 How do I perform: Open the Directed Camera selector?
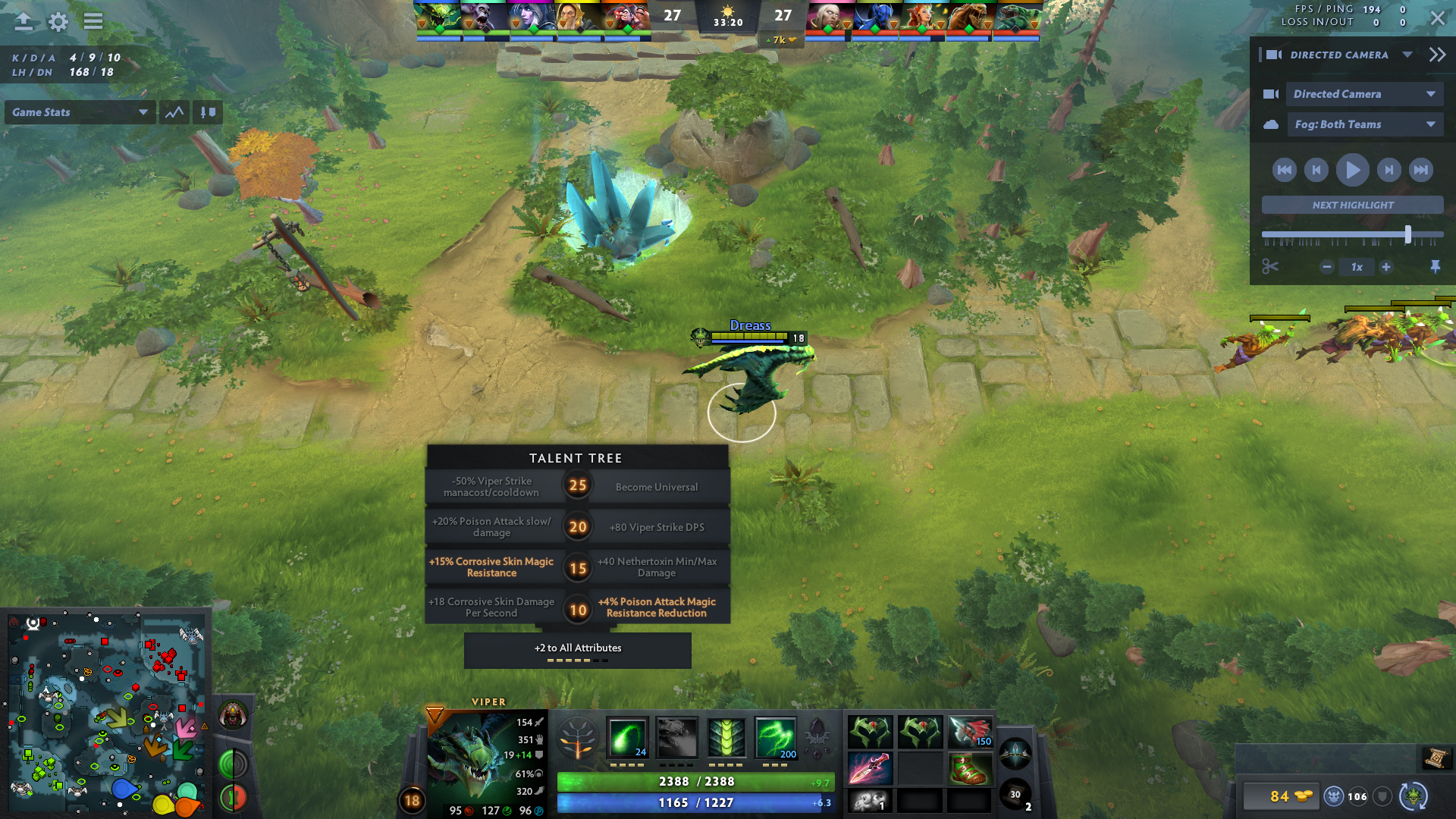pyautogui.click(x=1365, y=93)
